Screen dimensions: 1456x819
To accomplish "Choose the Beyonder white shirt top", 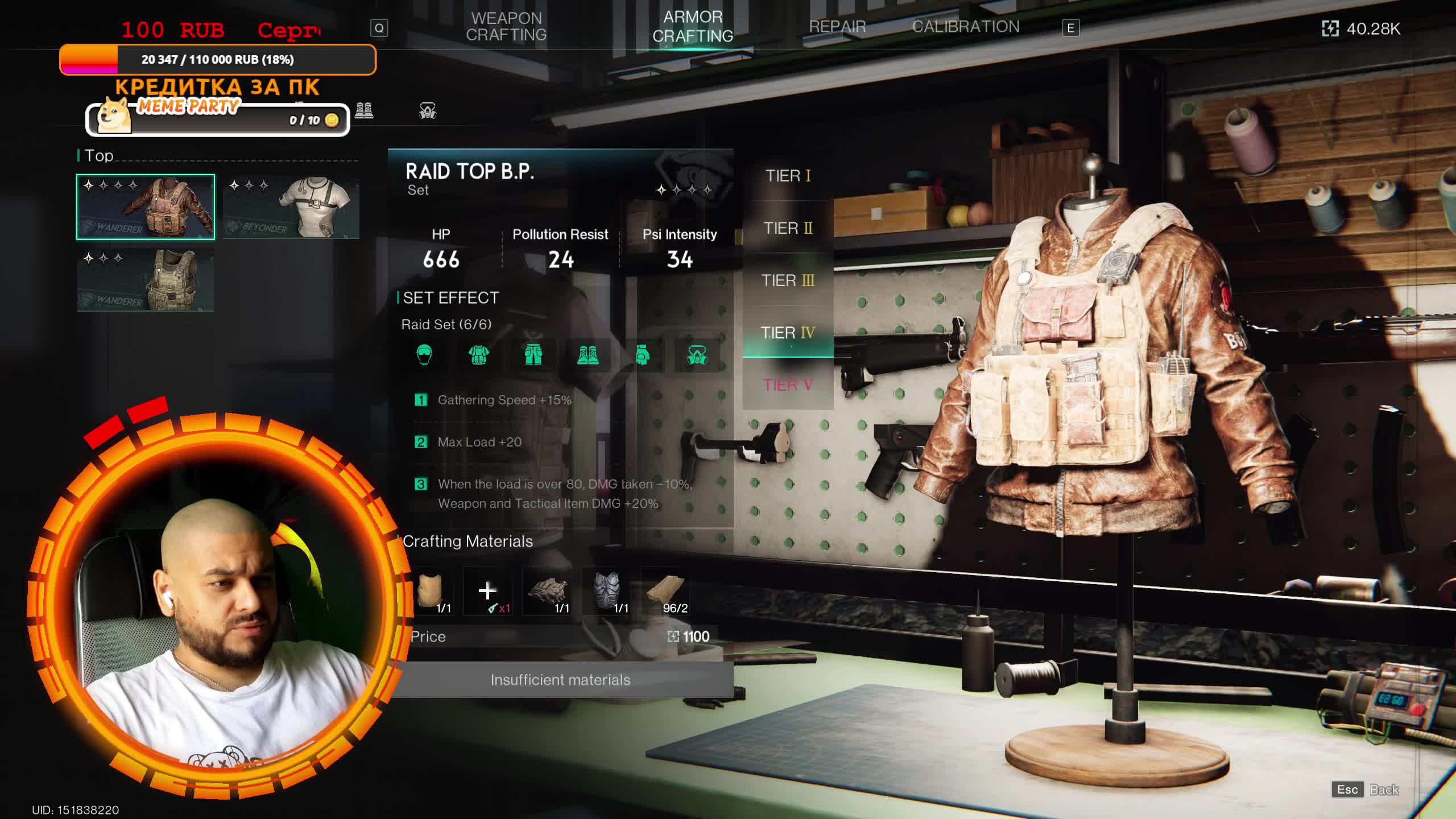I will tap(291, 207).
